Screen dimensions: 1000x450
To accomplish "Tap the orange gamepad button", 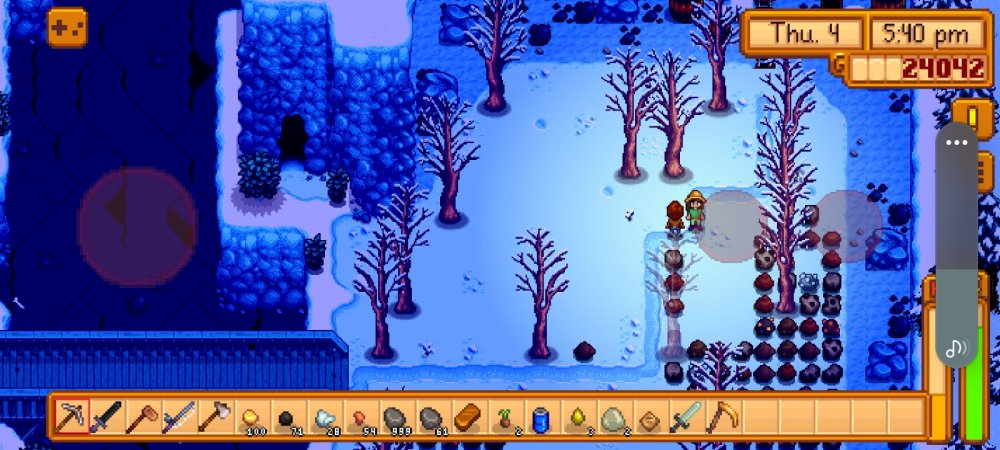I will [67, 27].
